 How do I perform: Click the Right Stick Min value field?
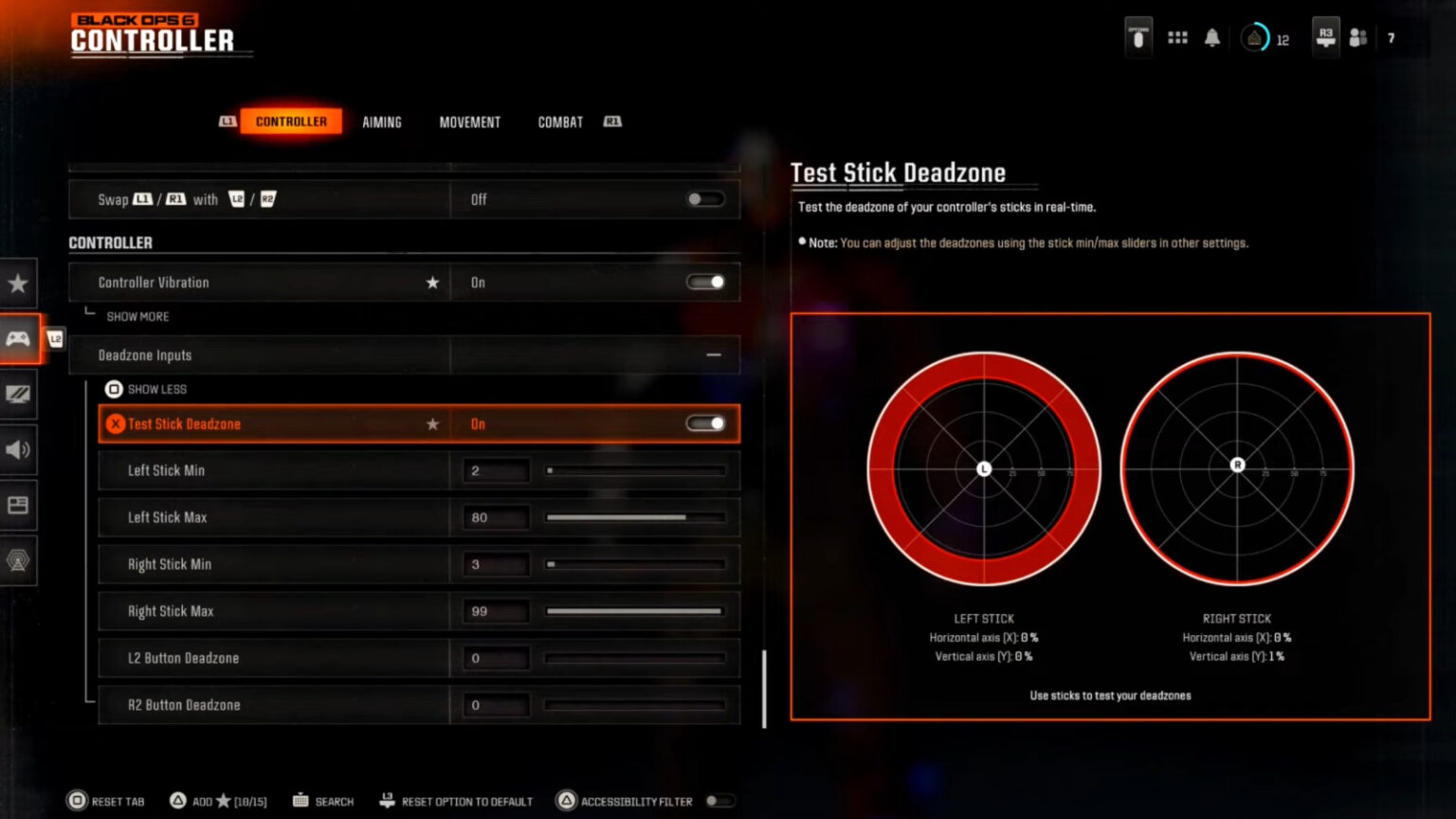point(495,564)
